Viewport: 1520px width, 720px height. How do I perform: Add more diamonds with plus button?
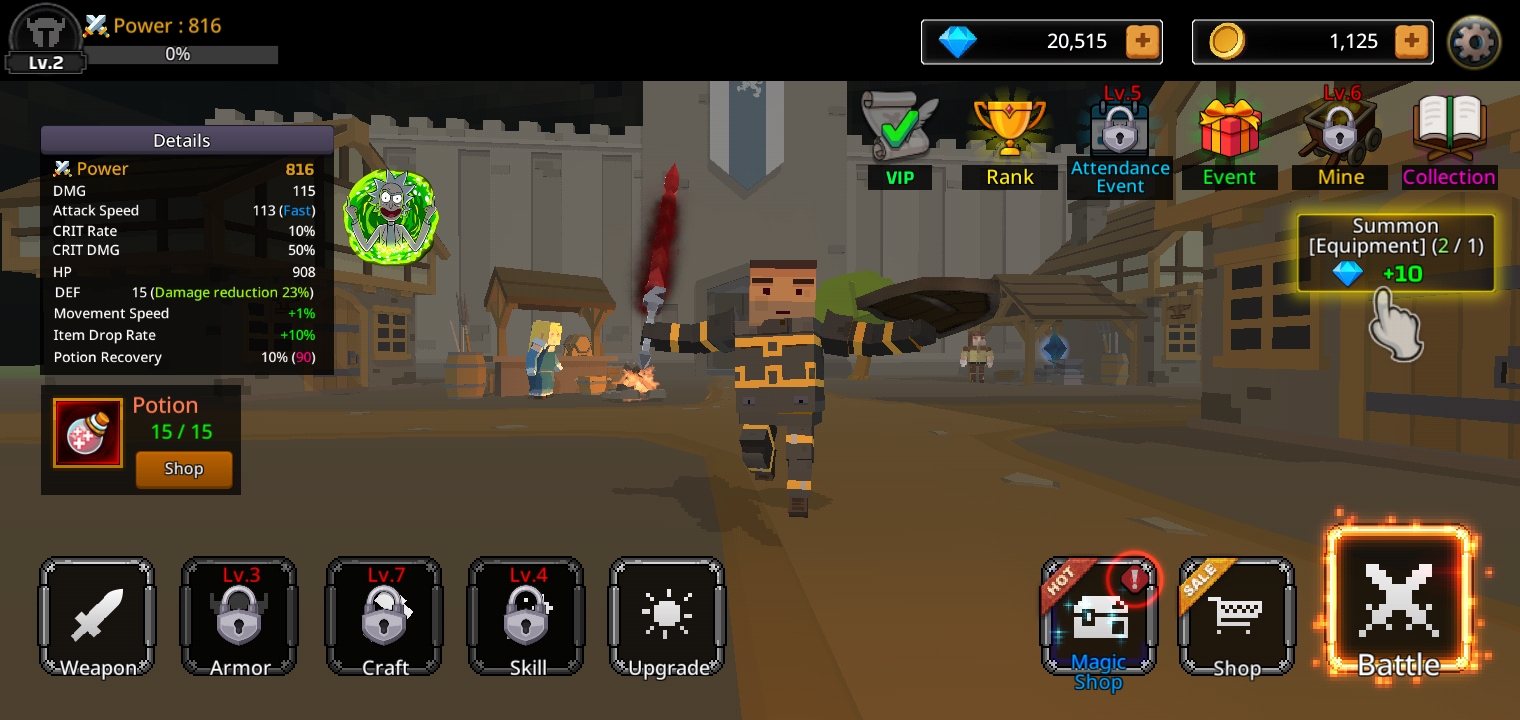[x=1142, y=41]
